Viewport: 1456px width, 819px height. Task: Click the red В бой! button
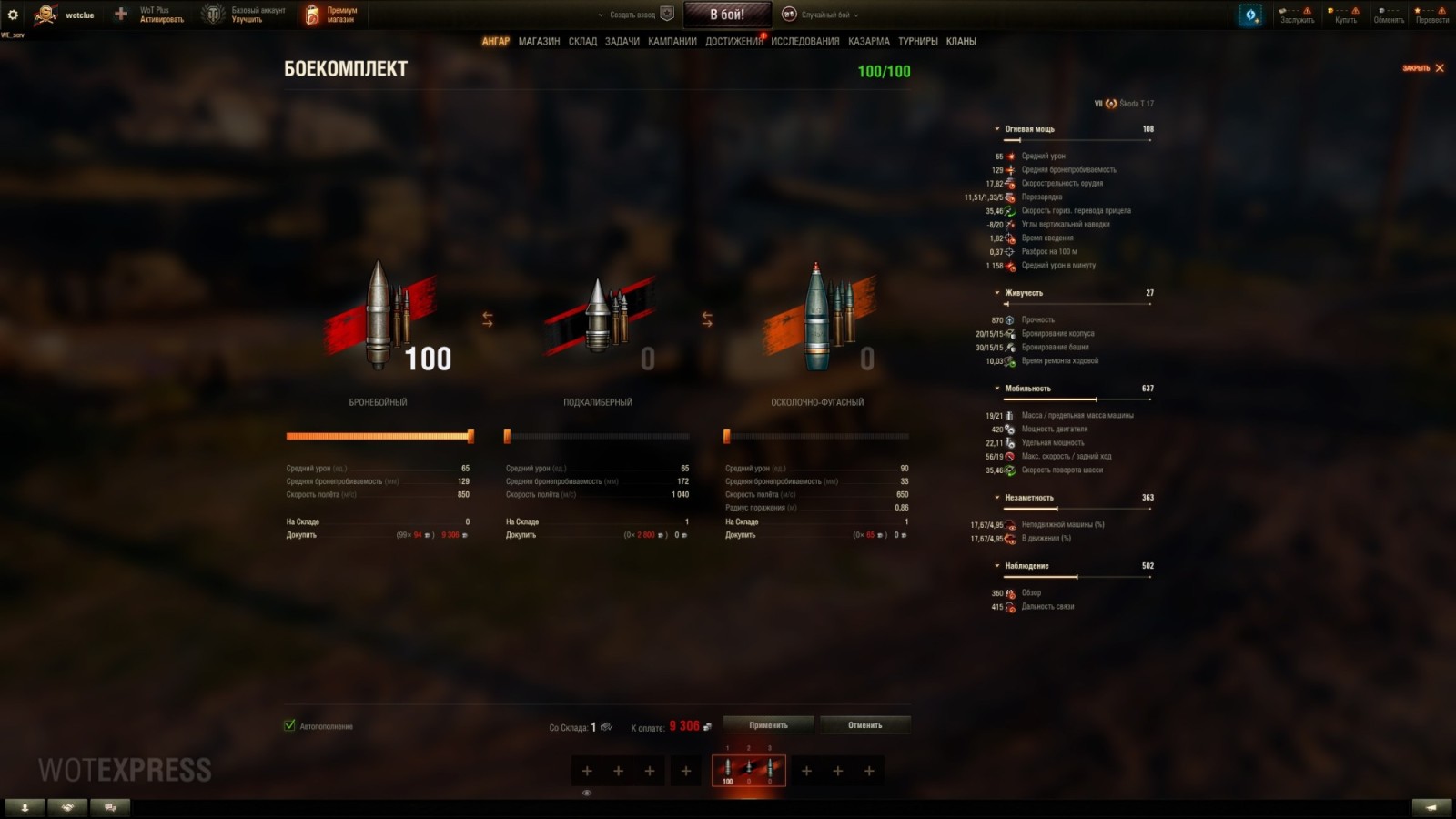pos(729,14)
